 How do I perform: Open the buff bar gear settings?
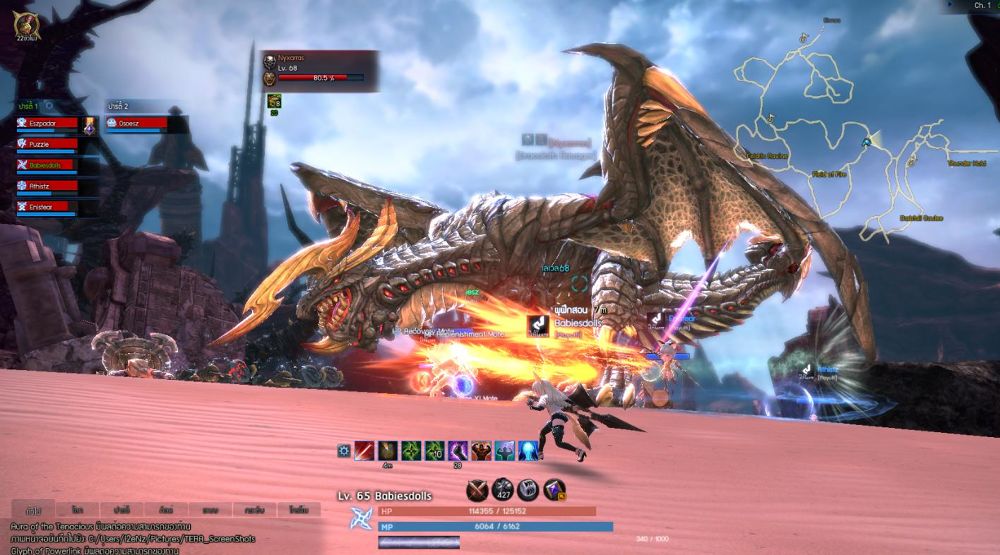(x=344, y=451)
